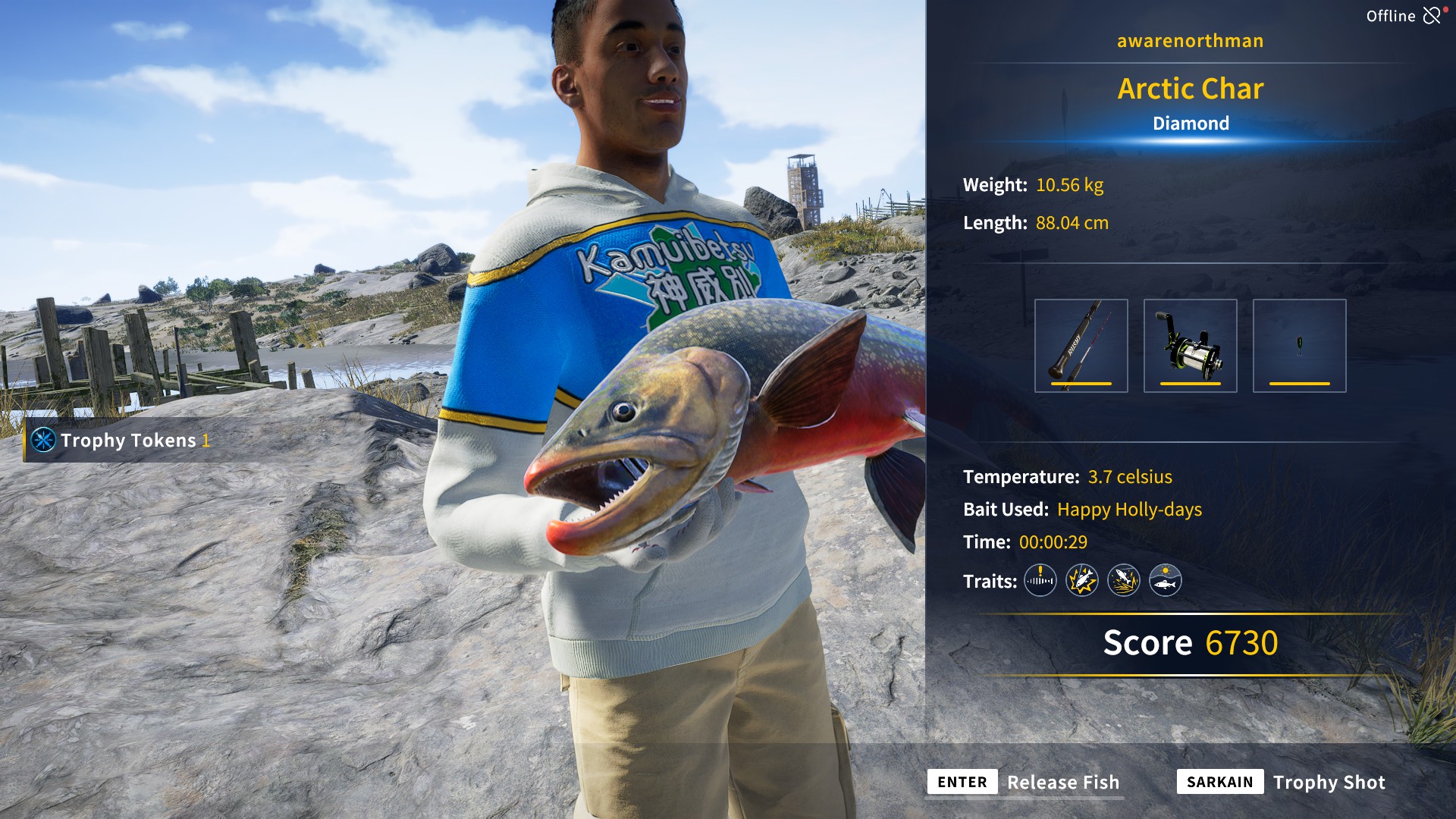This screenshot has width=1456, height=819.
Task: Select the first trait icon with exclamation mark
Action: 1040,581
